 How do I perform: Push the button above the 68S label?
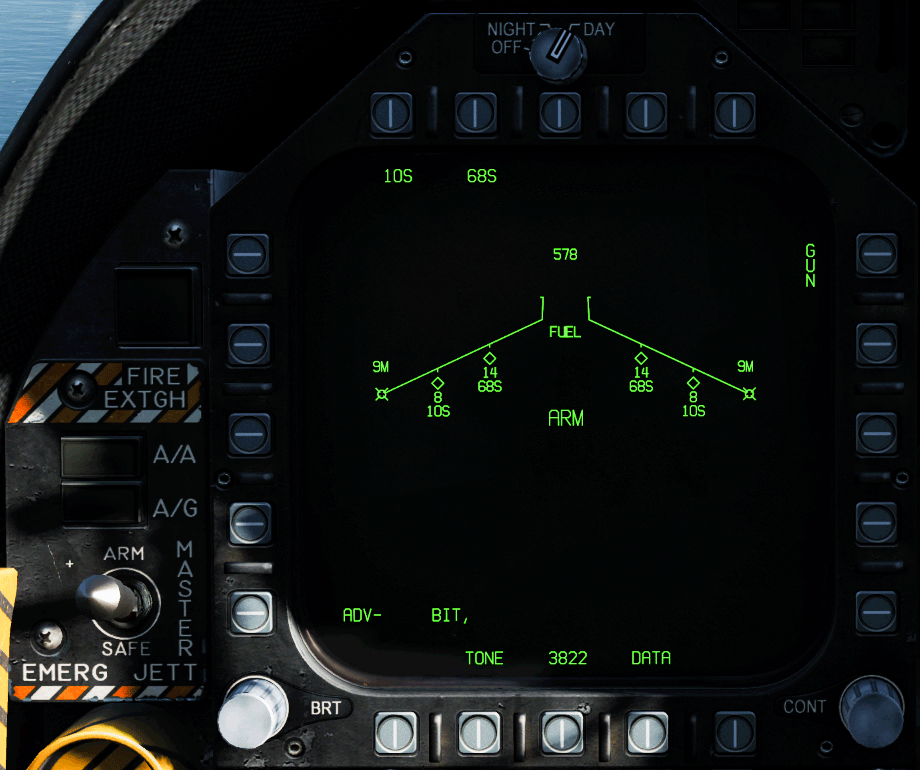[x=476, y=112]
